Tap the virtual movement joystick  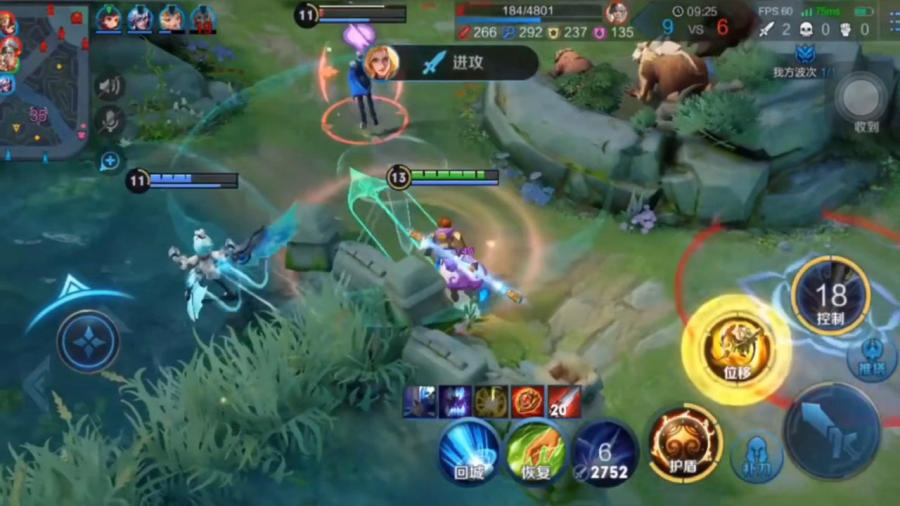tap(88, 341)
